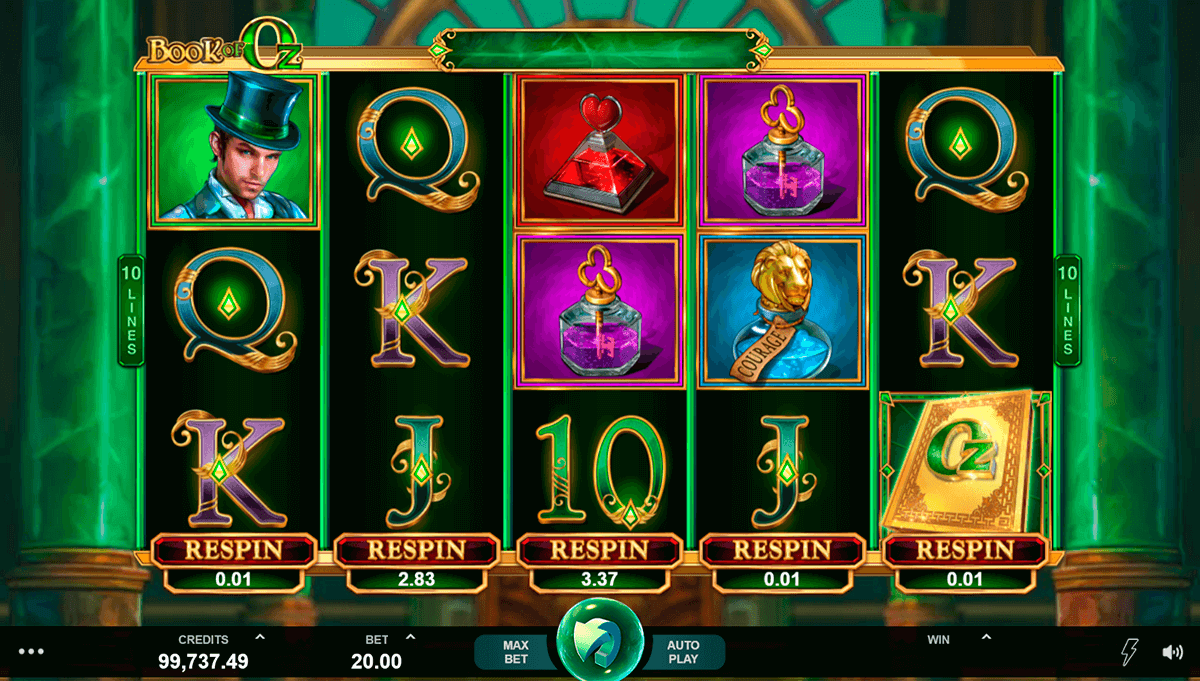This screenshot has height=681, width=1200.
Task: Toggle the sound speaker icon
Action: (1172, 652)
